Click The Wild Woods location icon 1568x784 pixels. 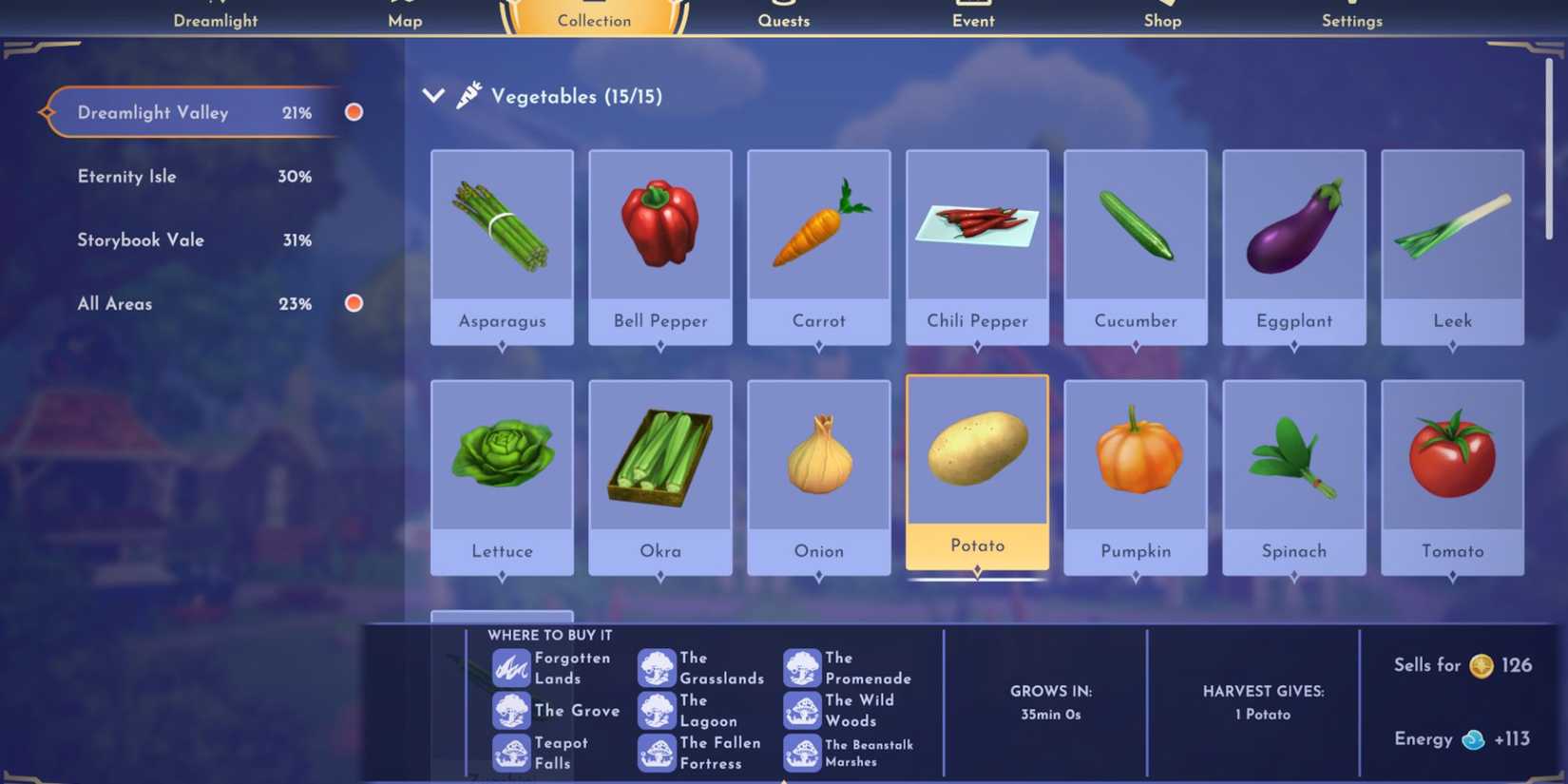tap(803, 710)
